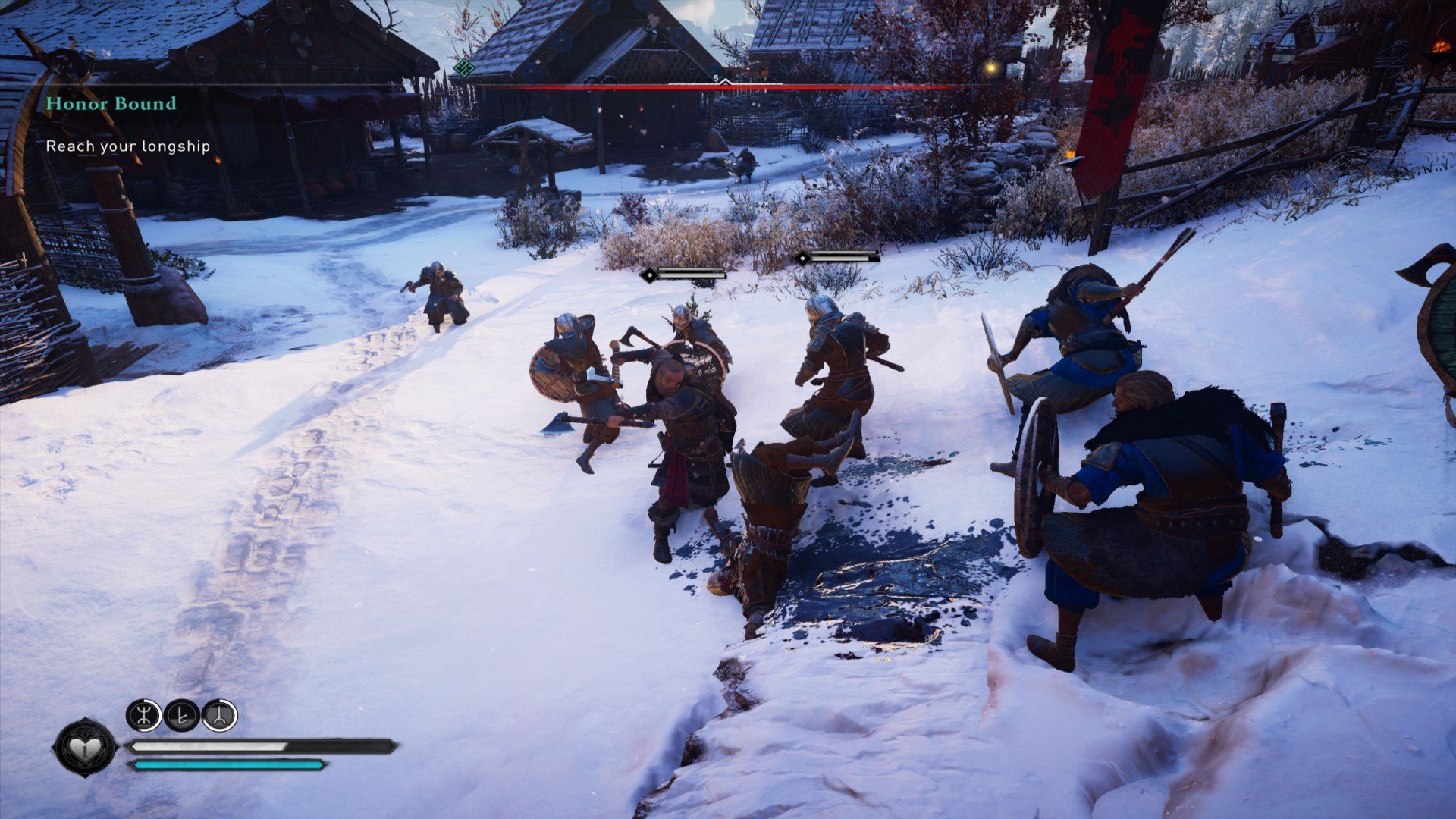
Task: Activate the third forked rune ability icon
Action: point(219,715)
